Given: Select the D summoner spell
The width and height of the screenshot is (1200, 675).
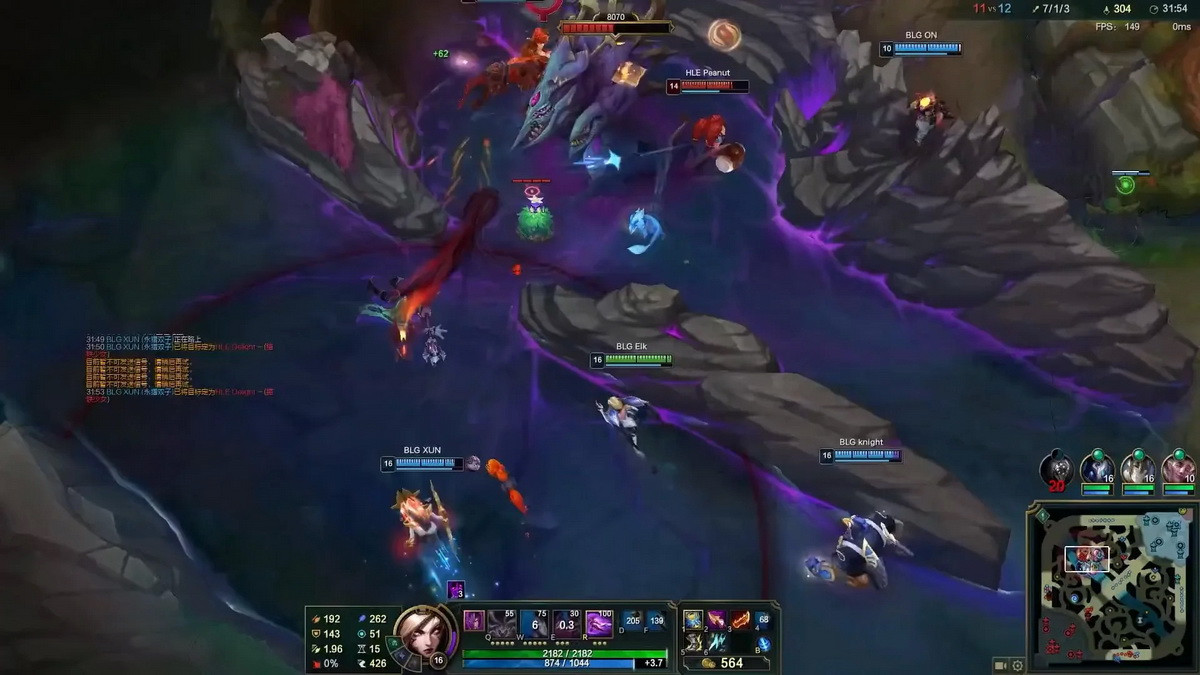Looking at the screenshot, I should point(633,621).
